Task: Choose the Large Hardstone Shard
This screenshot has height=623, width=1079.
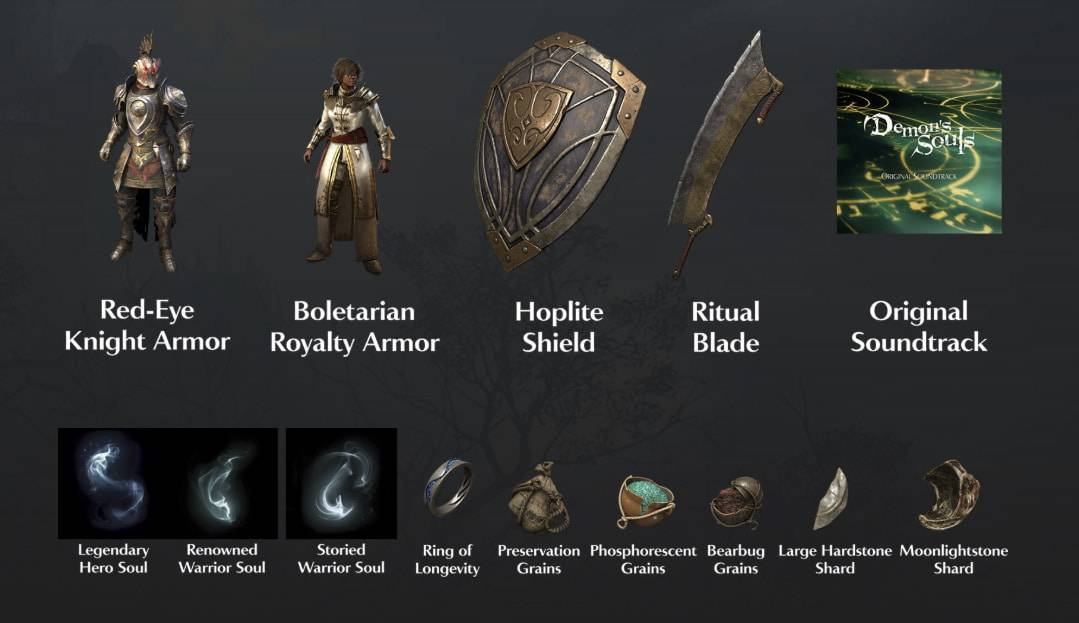Action: (x=832, y=497)
